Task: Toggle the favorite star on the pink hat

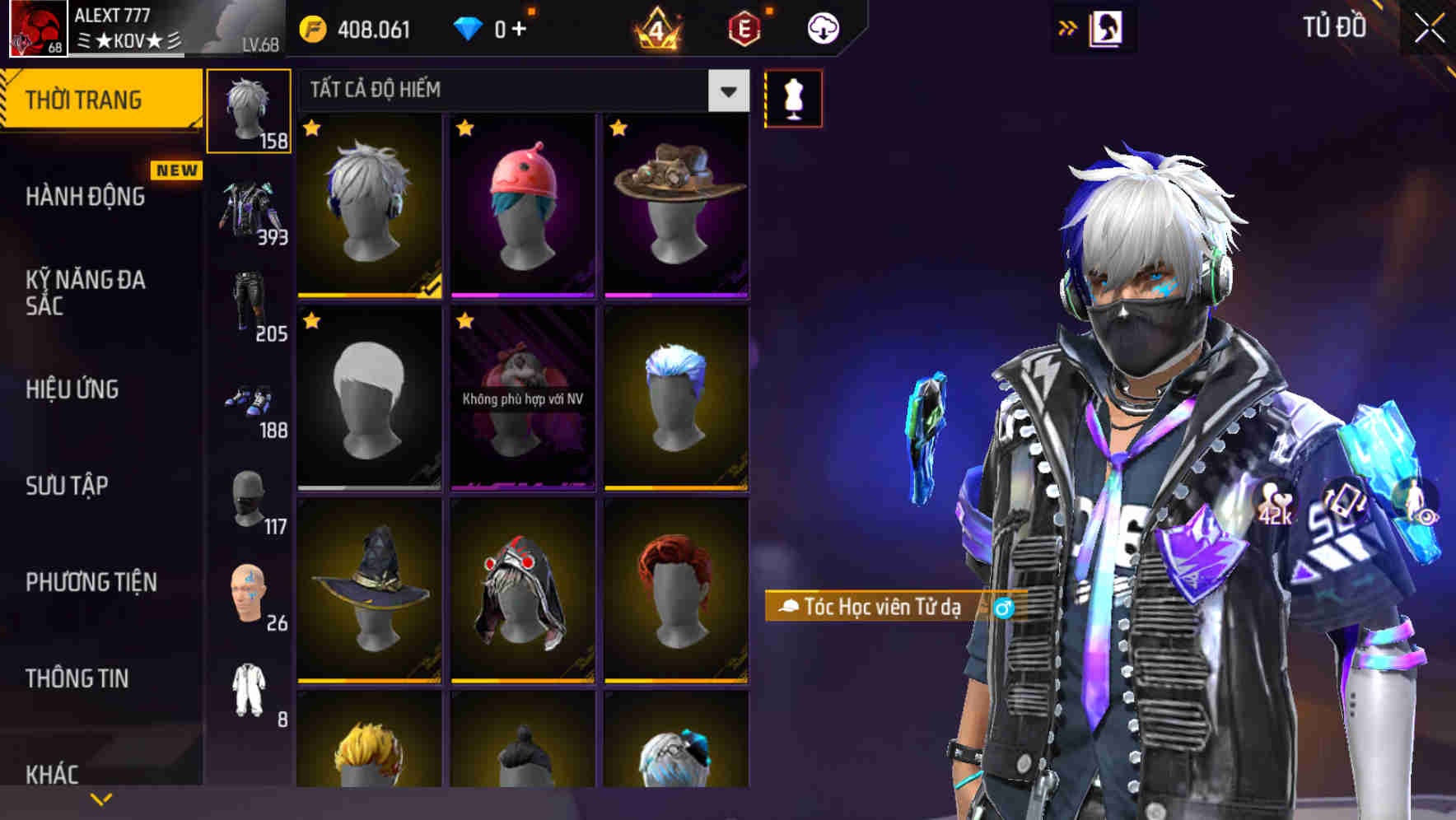Action: tap(464, 129)
